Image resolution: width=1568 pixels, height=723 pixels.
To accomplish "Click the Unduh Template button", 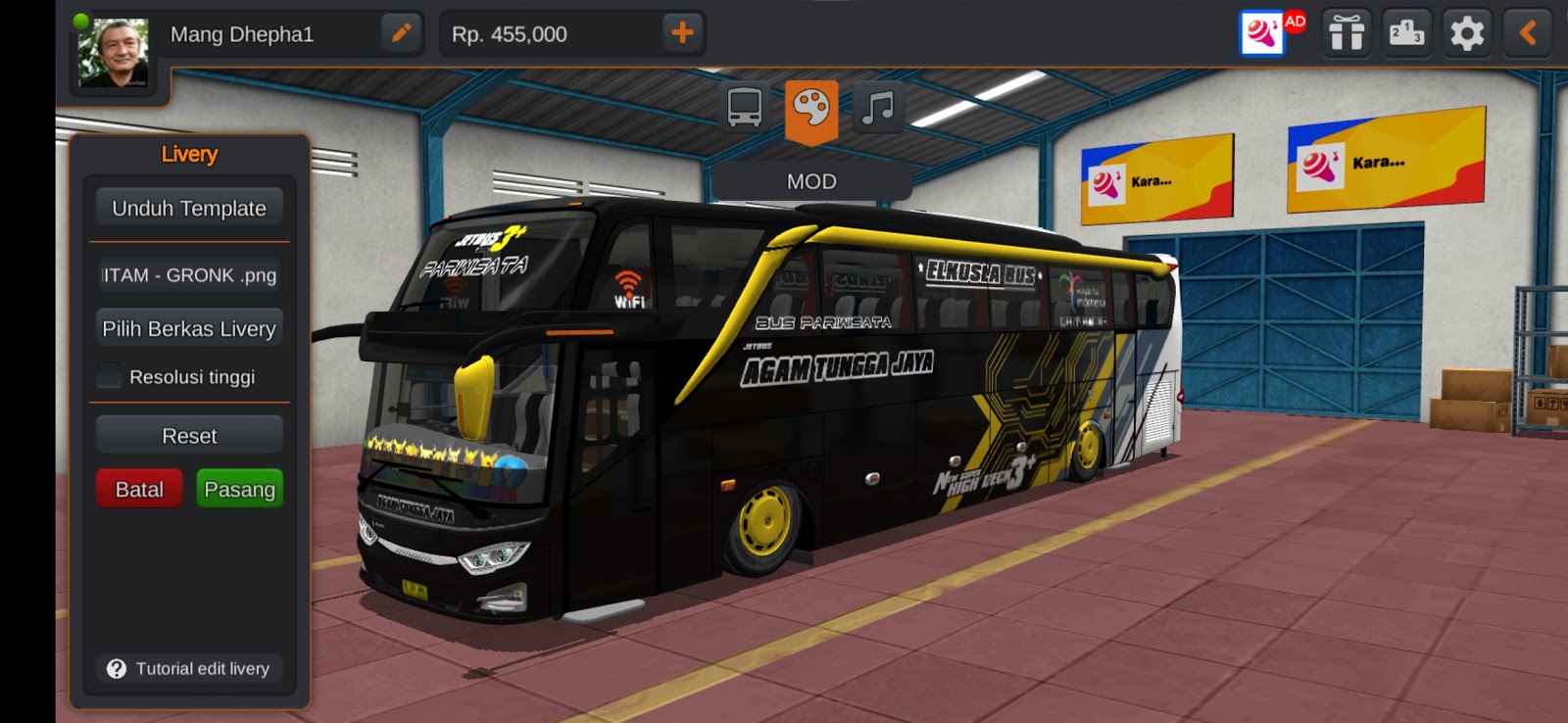I will (189, 208).
